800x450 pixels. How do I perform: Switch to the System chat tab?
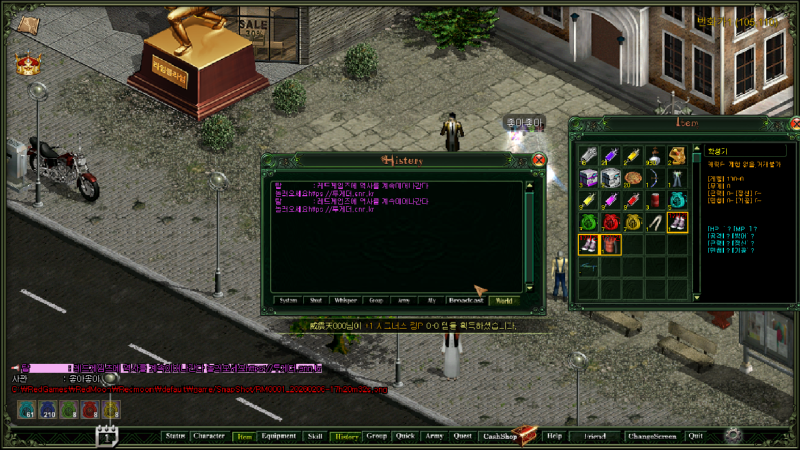(288, 299)
